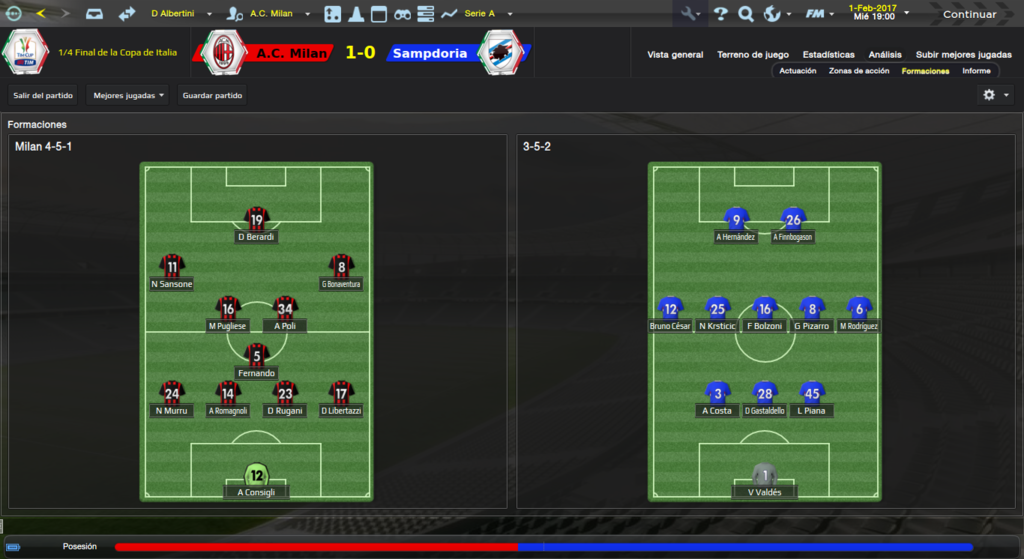Switch to the Actuación sub-tab
The image size is (1024, 559).
(798, 71)
